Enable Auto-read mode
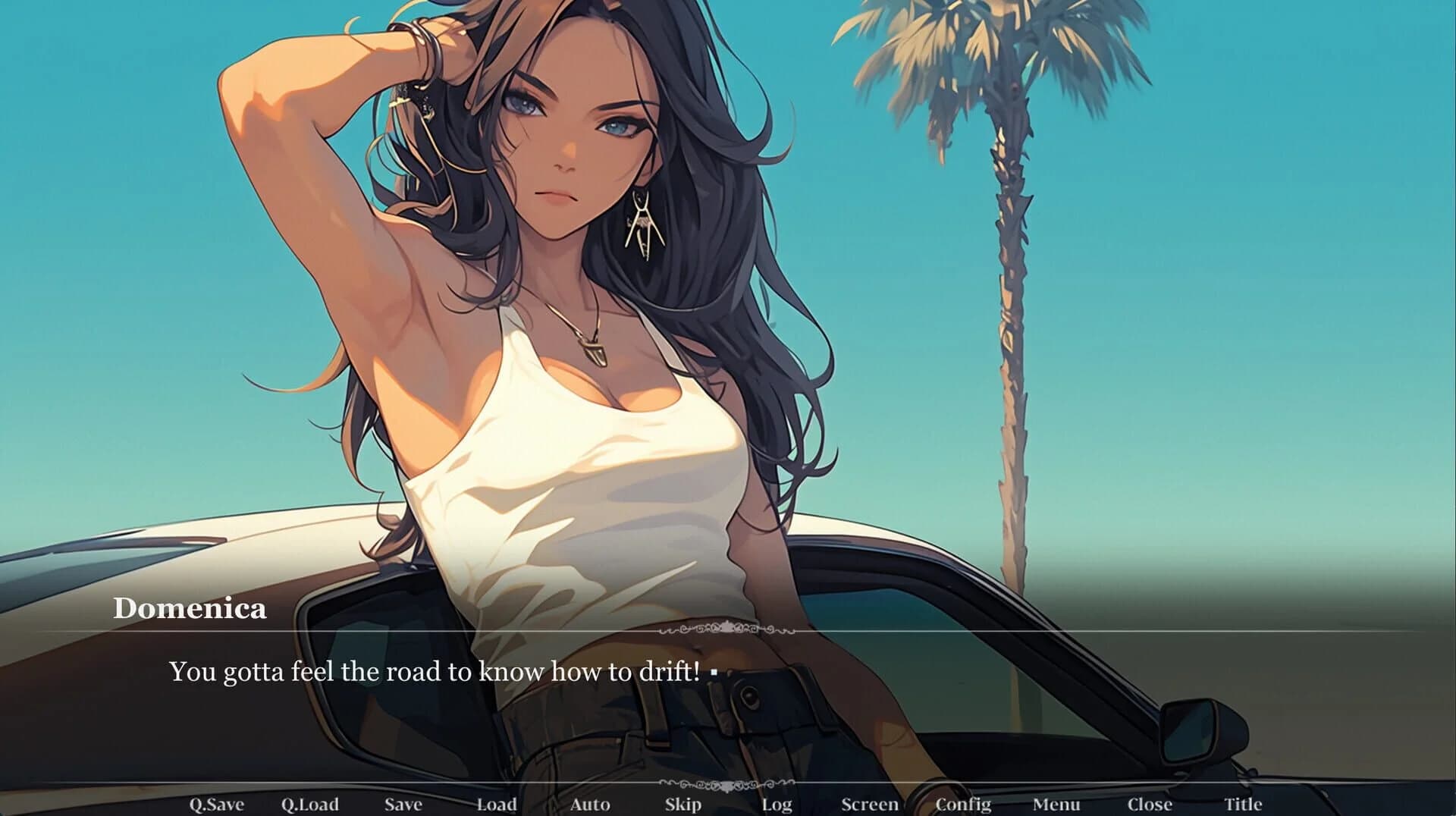Viewport: 1456px width, 816px height. pos(589,804)
